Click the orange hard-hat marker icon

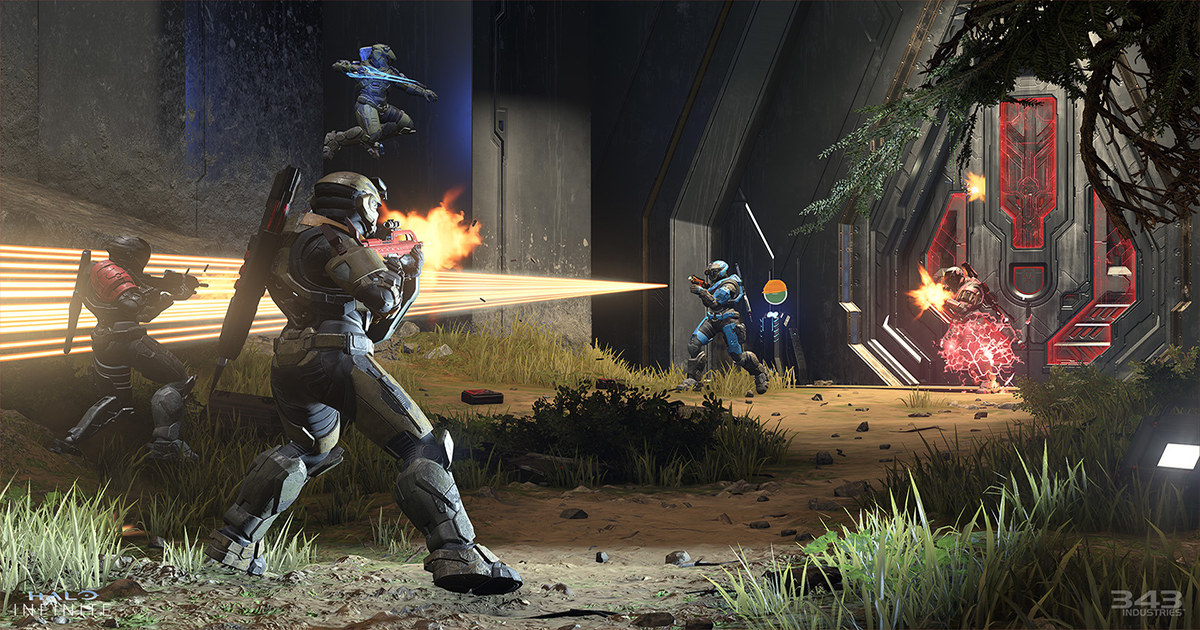(775, 292)
